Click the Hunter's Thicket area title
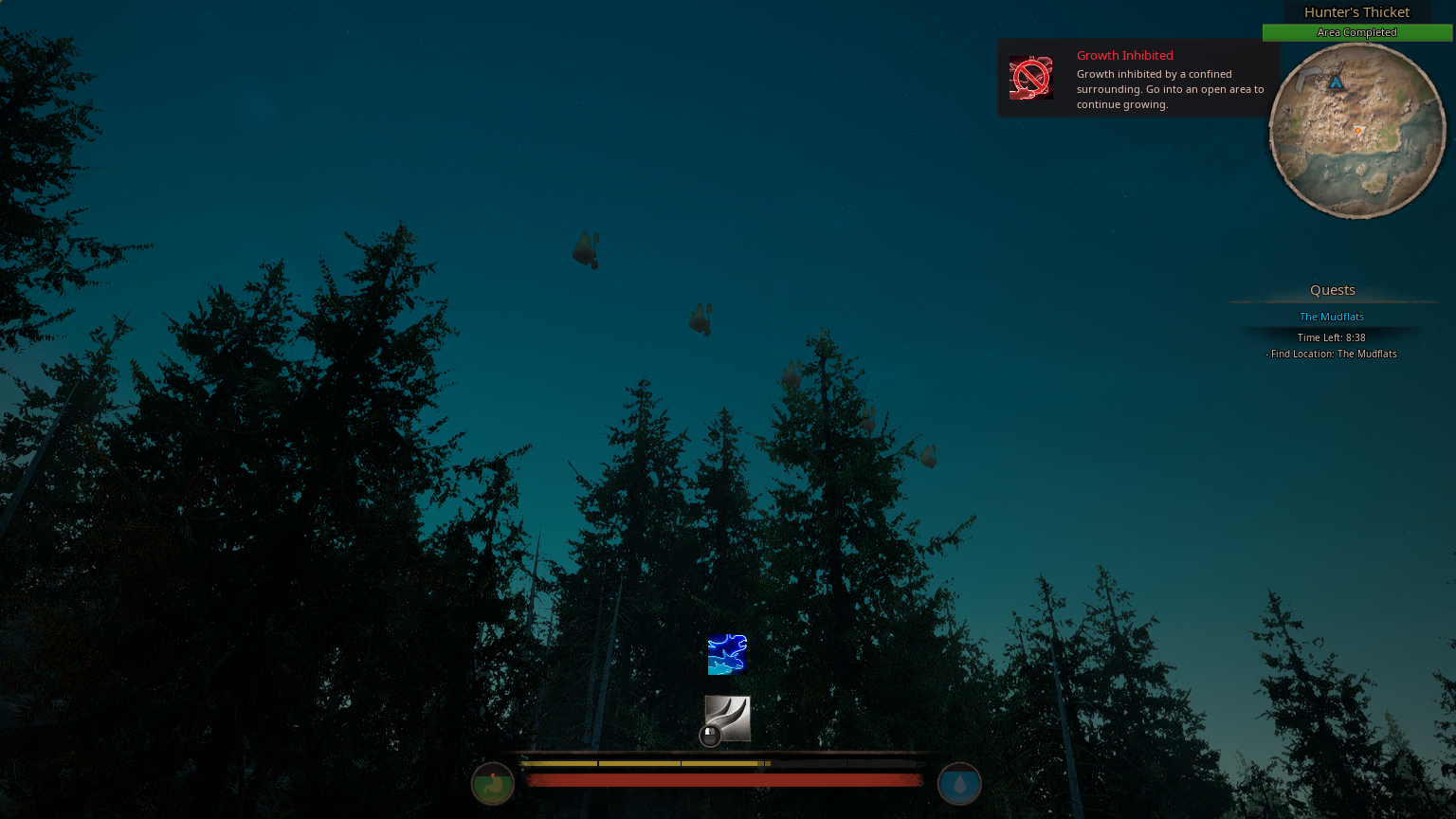This screenshot has width=1456, height=819. tap(1356, 11)
